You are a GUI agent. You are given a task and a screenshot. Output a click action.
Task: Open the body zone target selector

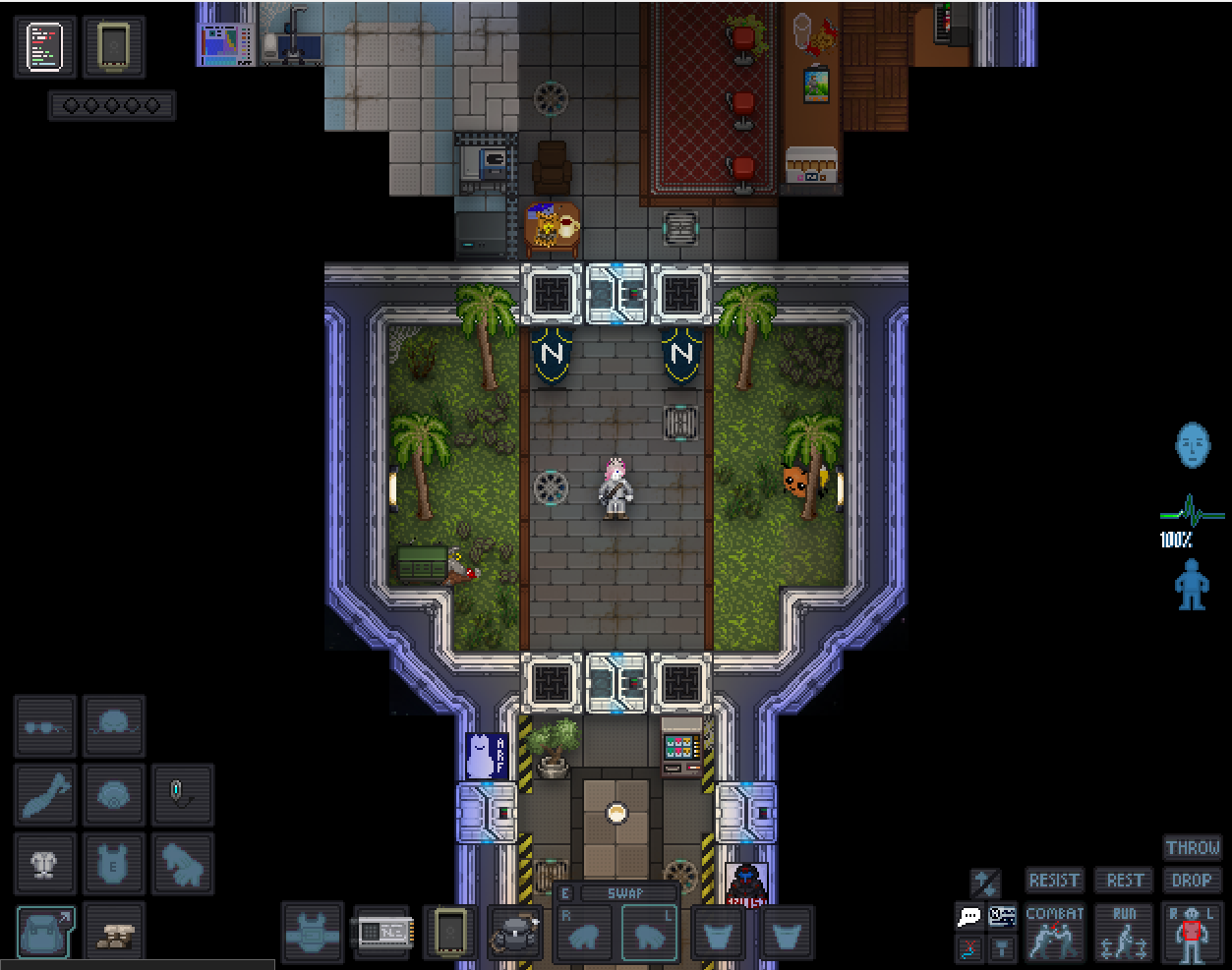point(1191,932)
